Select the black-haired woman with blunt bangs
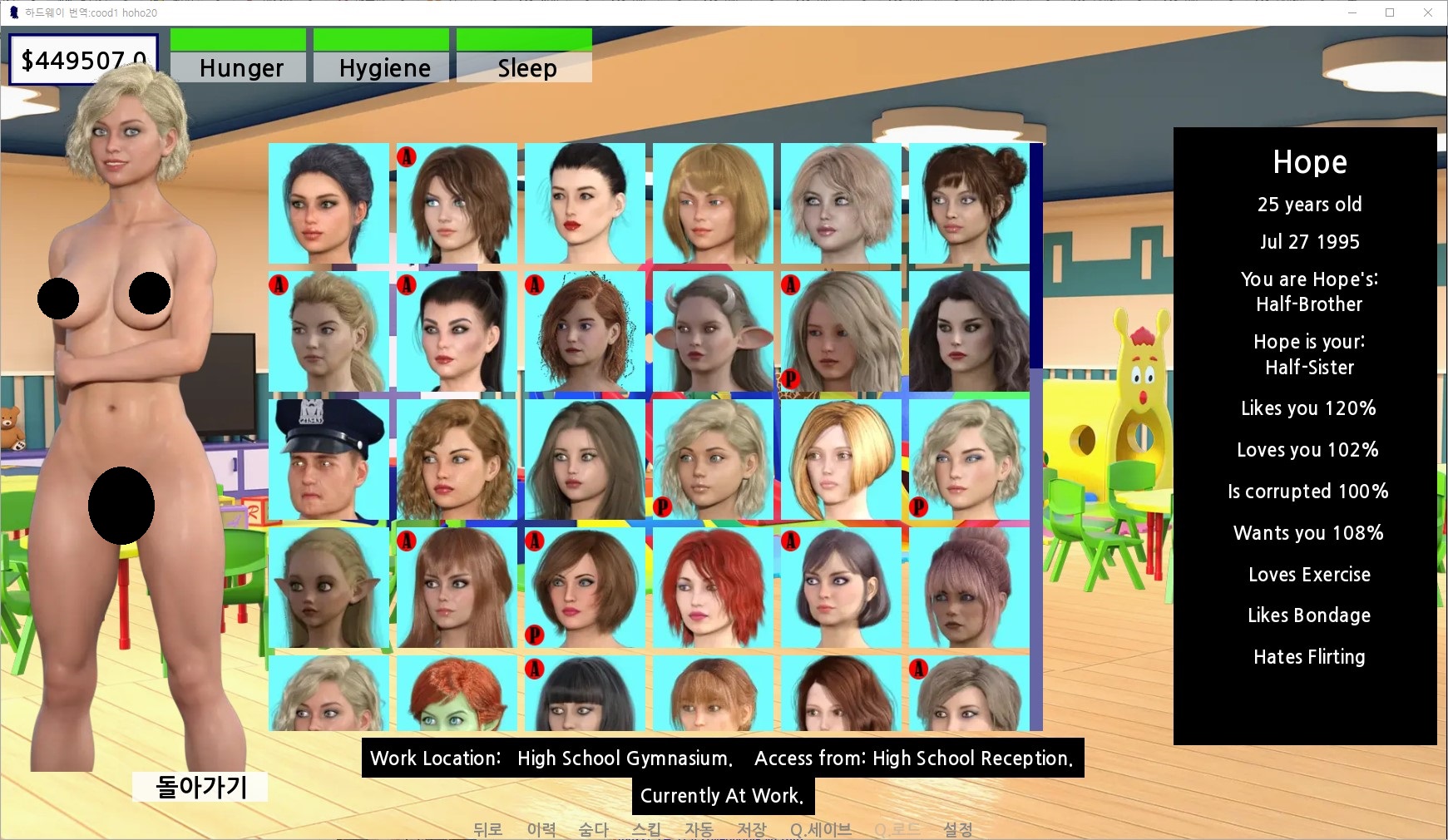 (585, 694)
